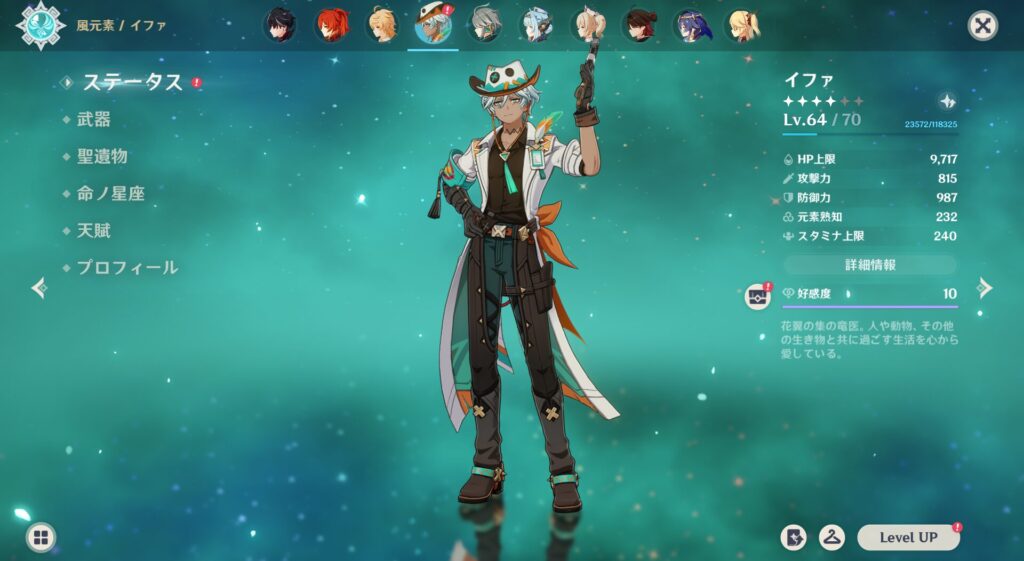Choose the black-haired character portrait in the top row
Screen dimensions: 1024x561
[279, 25]
